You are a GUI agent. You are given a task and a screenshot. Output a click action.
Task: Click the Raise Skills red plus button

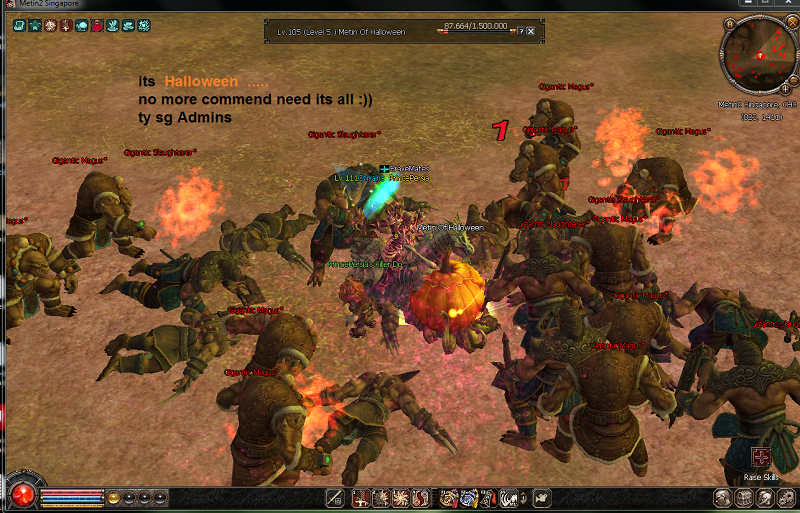click(x=761, y=457)
